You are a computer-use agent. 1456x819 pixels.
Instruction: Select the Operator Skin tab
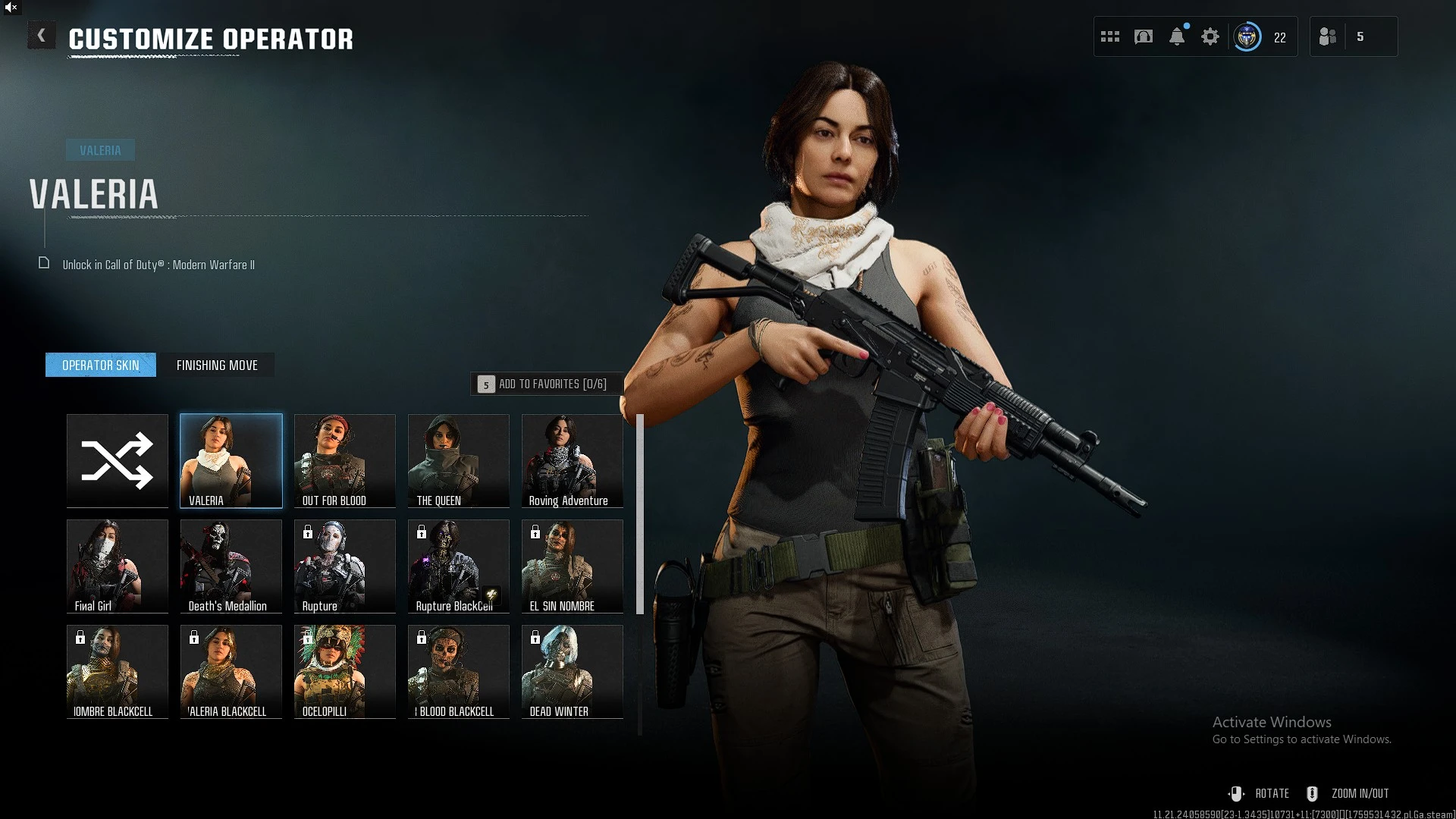tap(101, 366)
